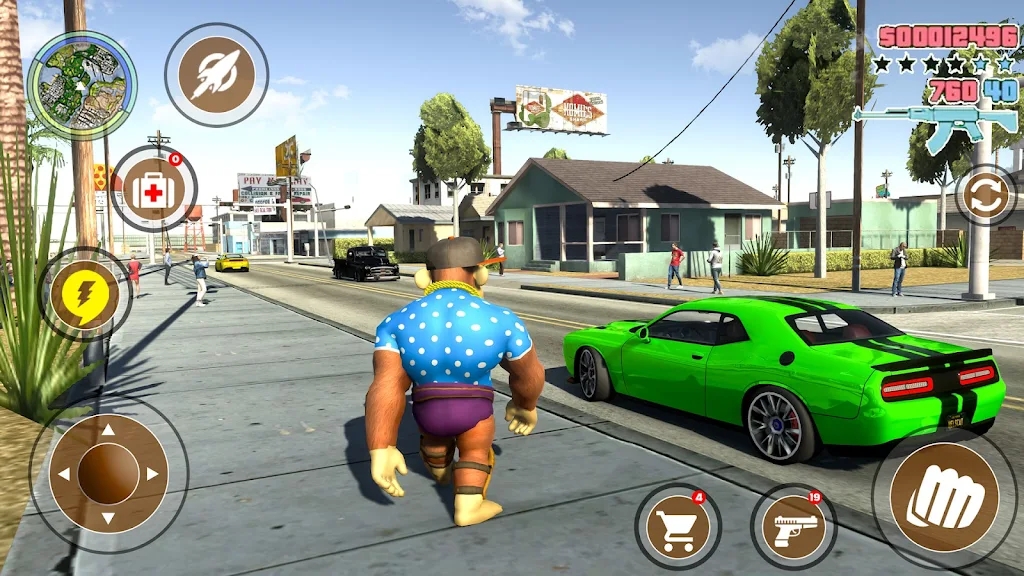Tap the movement joystick pad
This screenshot has width=1024, height=576.
pyautogui.click(x=108, y=473)
